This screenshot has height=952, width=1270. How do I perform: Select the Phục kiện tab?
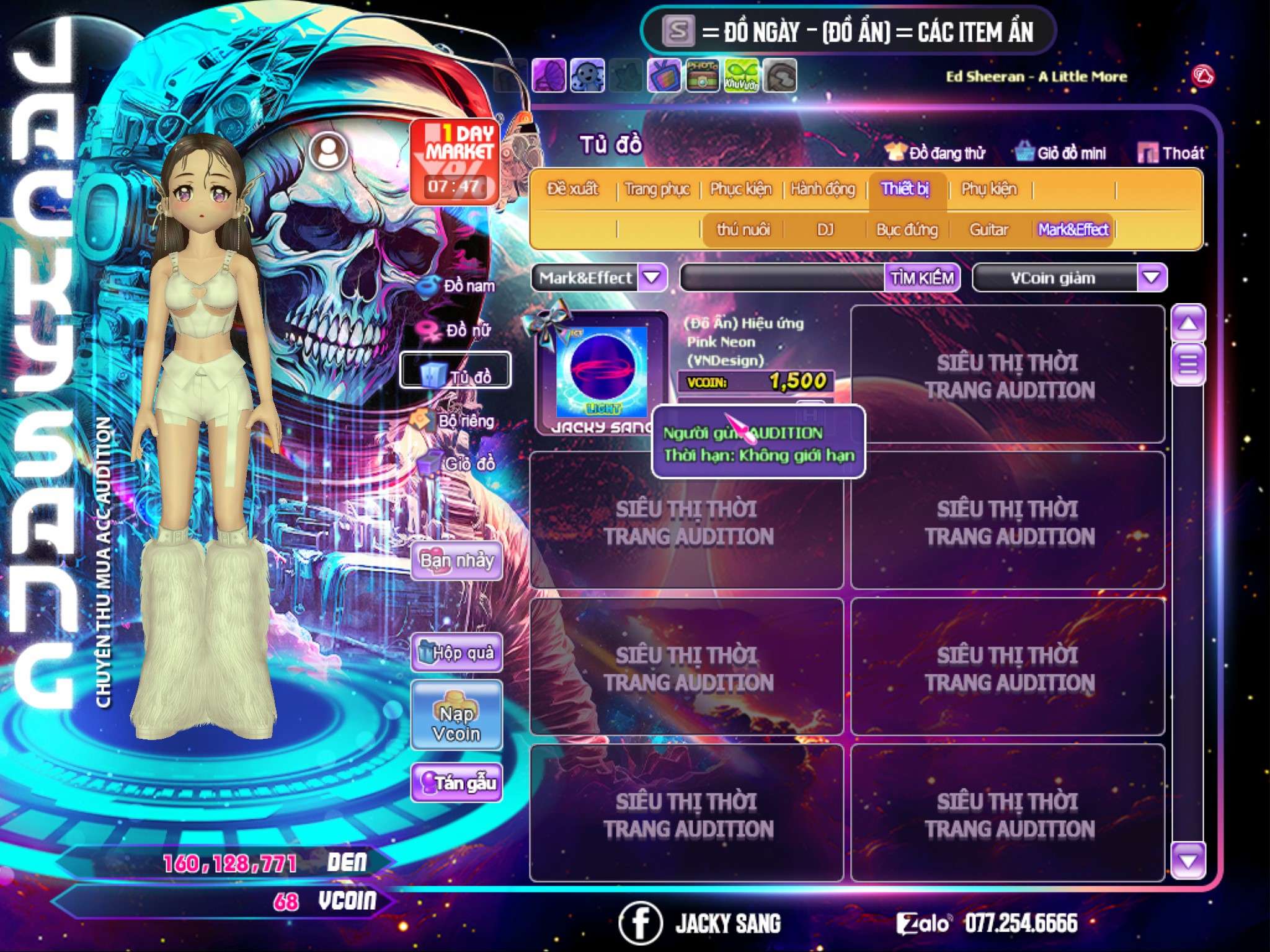point(740,189)
